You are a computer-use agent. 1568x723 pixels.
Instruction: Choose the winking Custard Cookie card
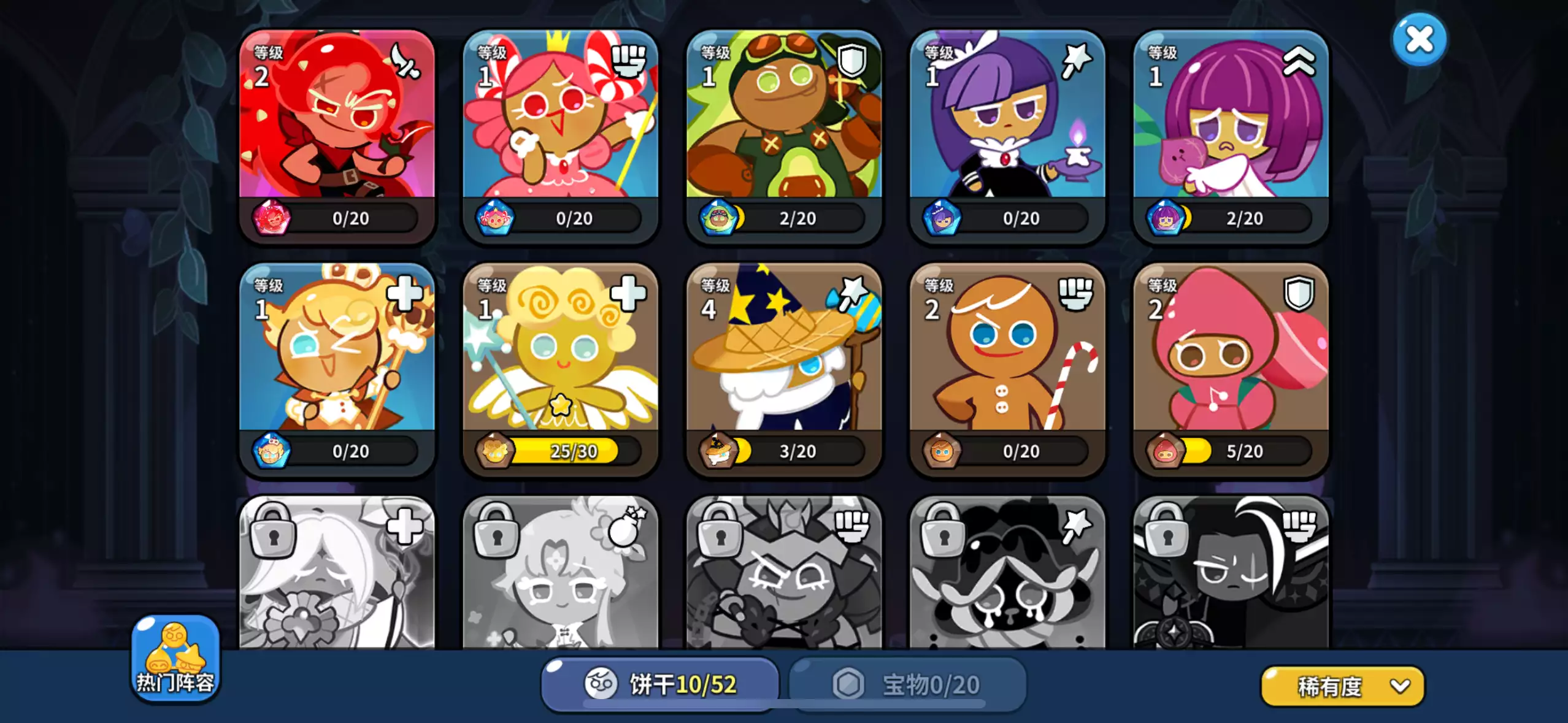[337, 368]
